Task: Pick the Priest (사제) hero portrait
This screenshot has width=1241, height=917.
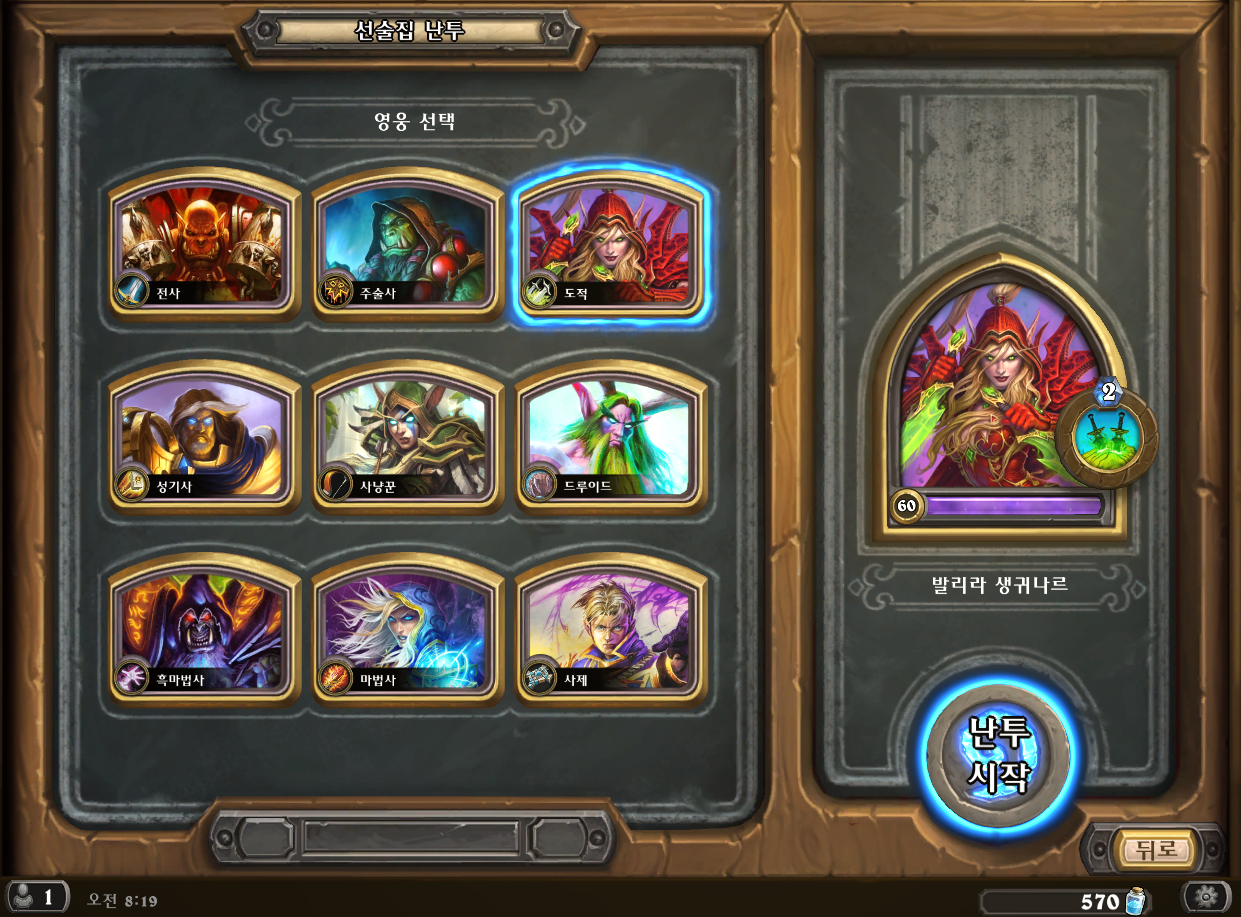Action: click(x=609, y=630)
